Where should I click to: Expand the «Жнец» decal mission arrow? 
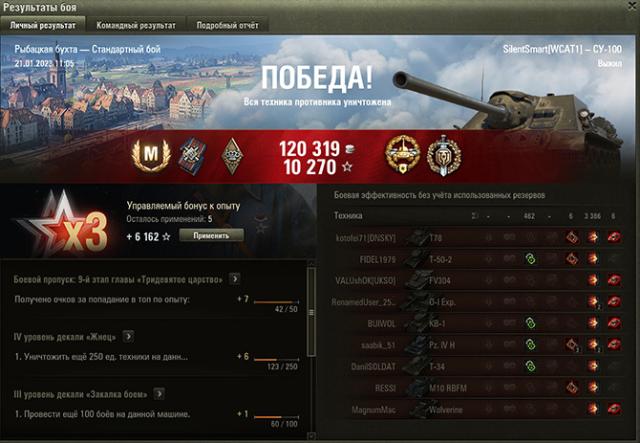pyautogui.click(x=129, y=337)
